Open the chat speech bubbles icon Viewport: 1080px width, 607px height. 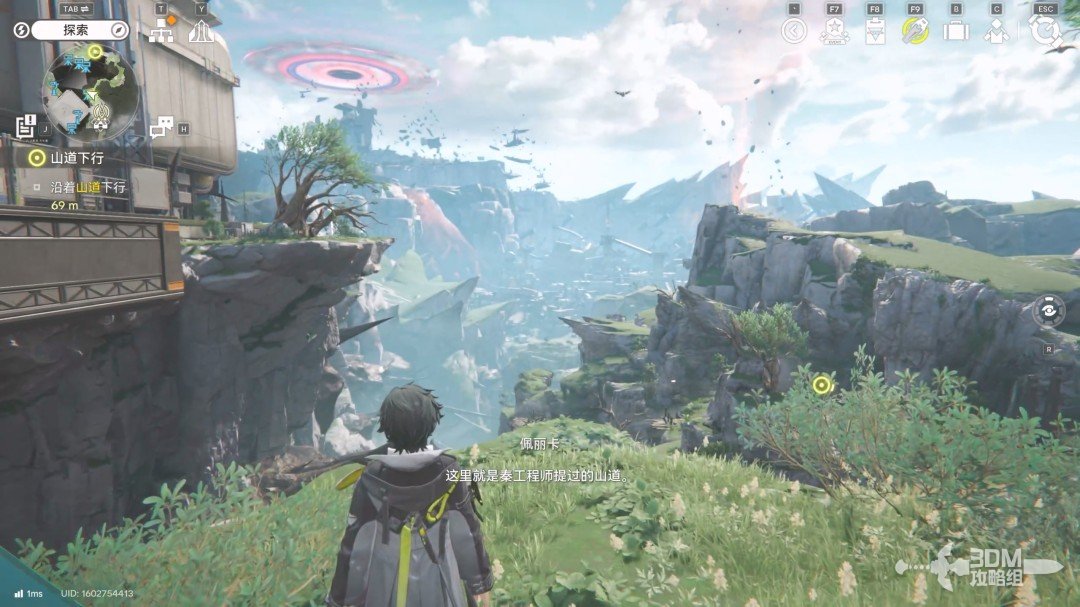(x=161, y=127)
